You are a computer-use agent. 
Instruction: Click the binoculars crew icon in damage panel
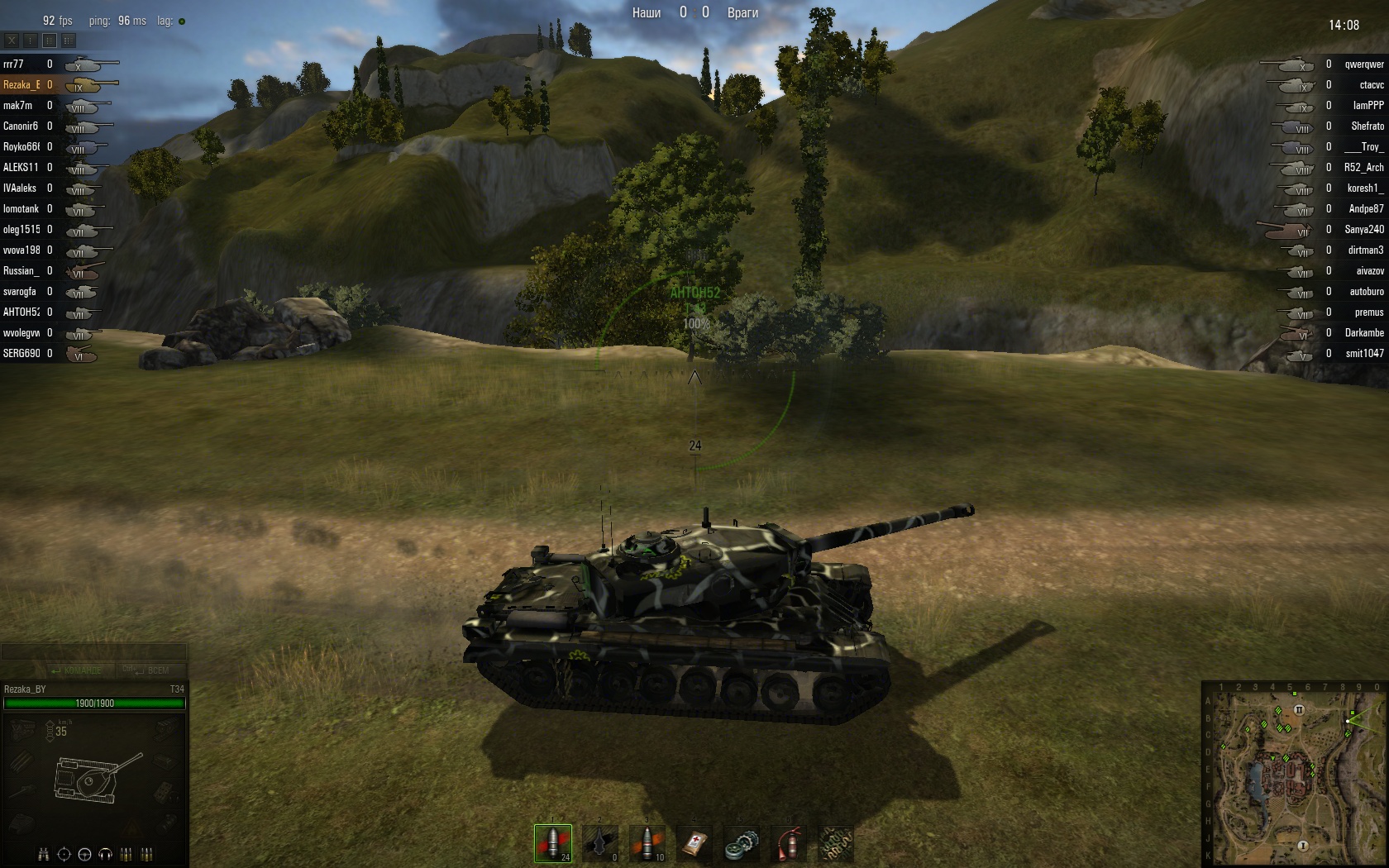pyautogui.click(x=44, y=854)
